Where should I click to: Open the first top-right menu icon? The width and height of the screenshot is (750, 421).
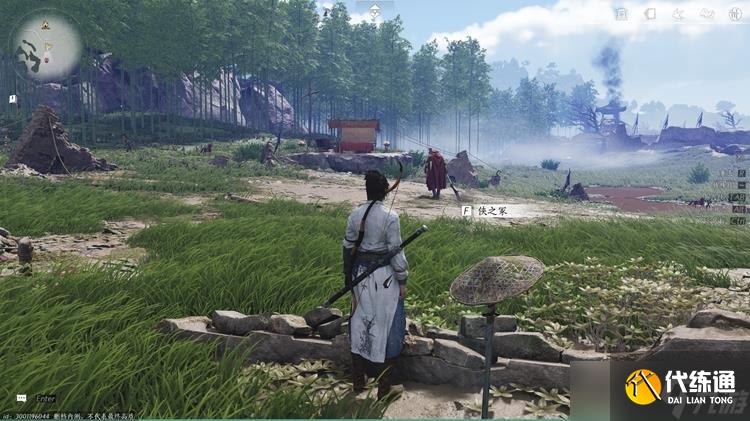click(x=621, y=14)
